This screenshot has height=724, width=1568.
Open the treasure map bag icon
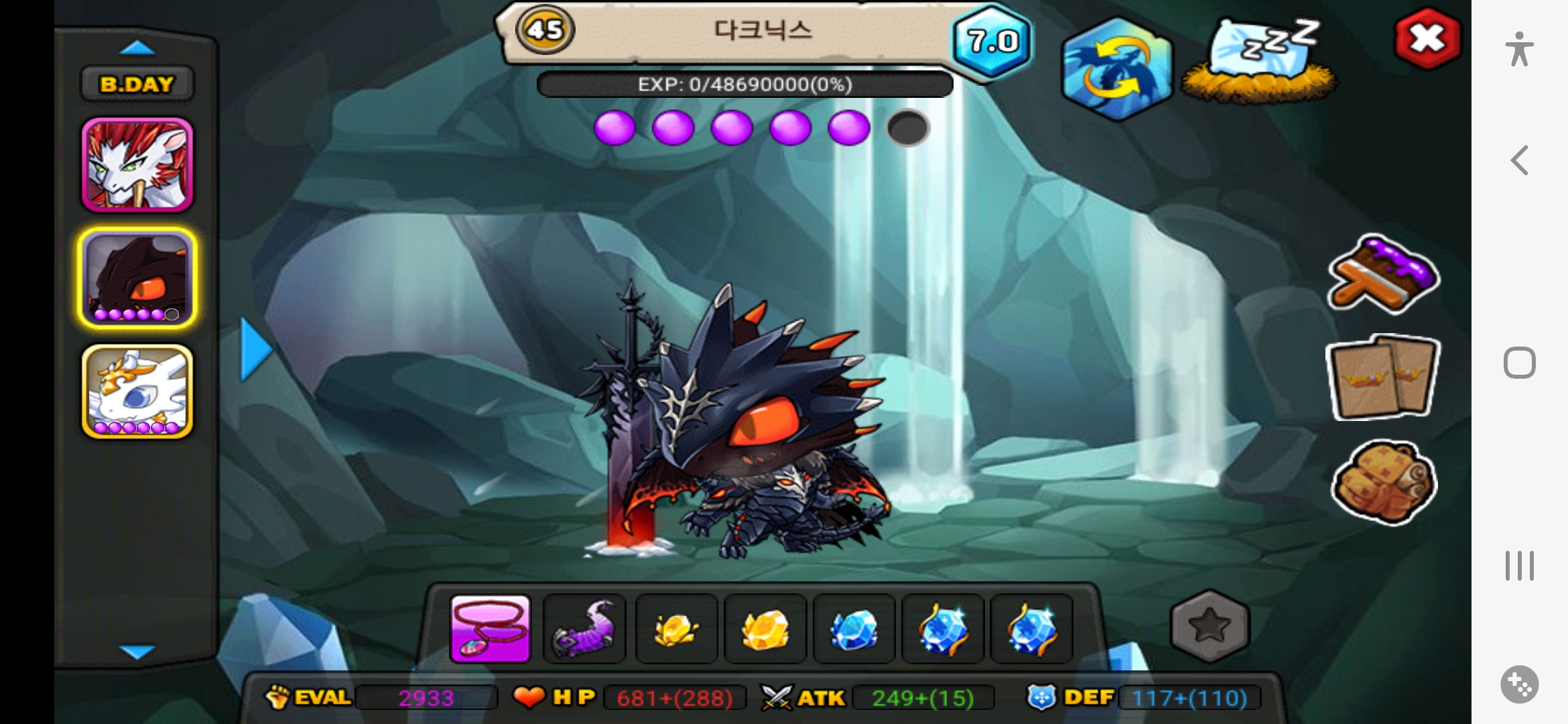(1383, 481)
